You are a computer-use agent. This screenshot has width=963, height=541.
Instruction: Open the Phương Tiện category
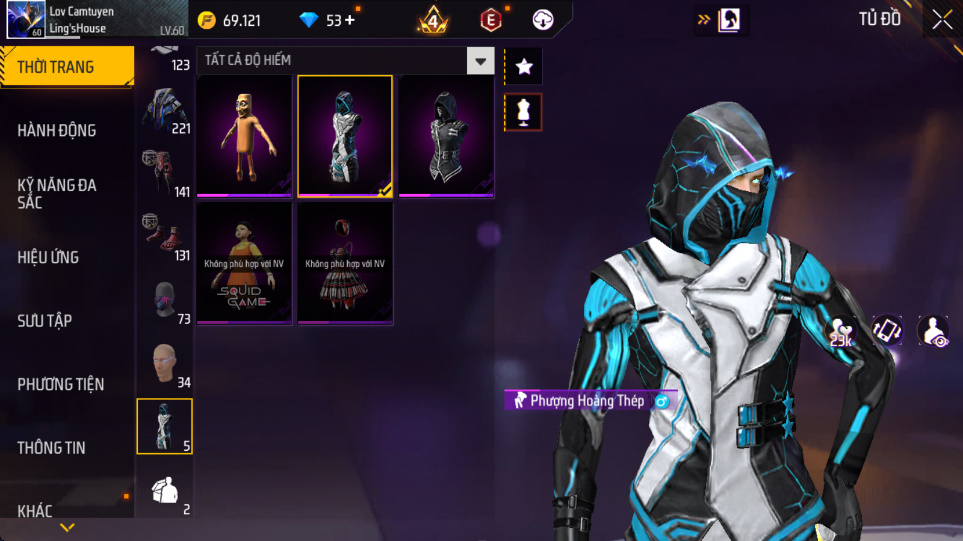click(x=60, y=384)
